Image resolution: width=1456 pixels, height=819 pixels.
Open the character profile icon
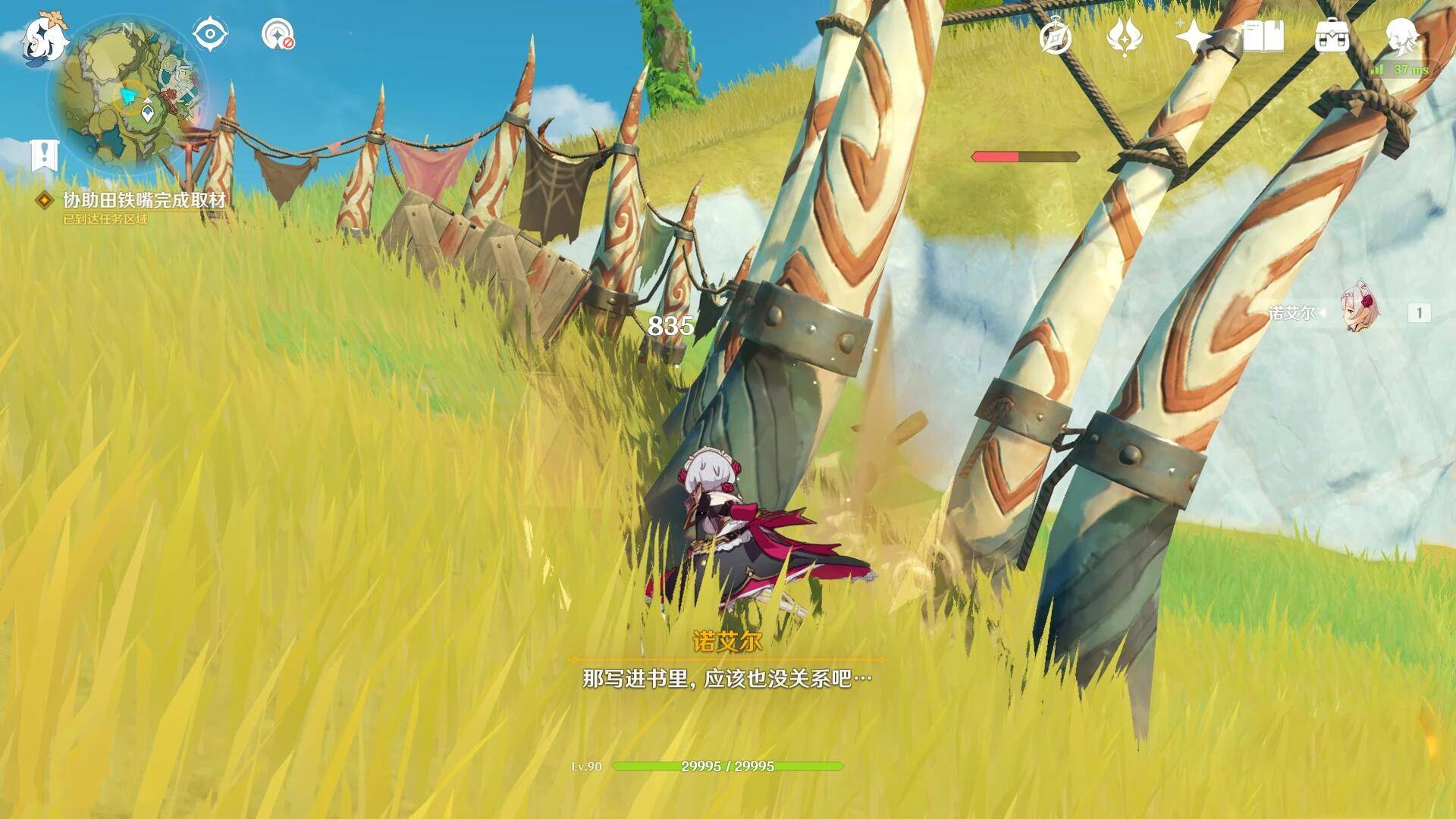click(x=1401, y=35)
